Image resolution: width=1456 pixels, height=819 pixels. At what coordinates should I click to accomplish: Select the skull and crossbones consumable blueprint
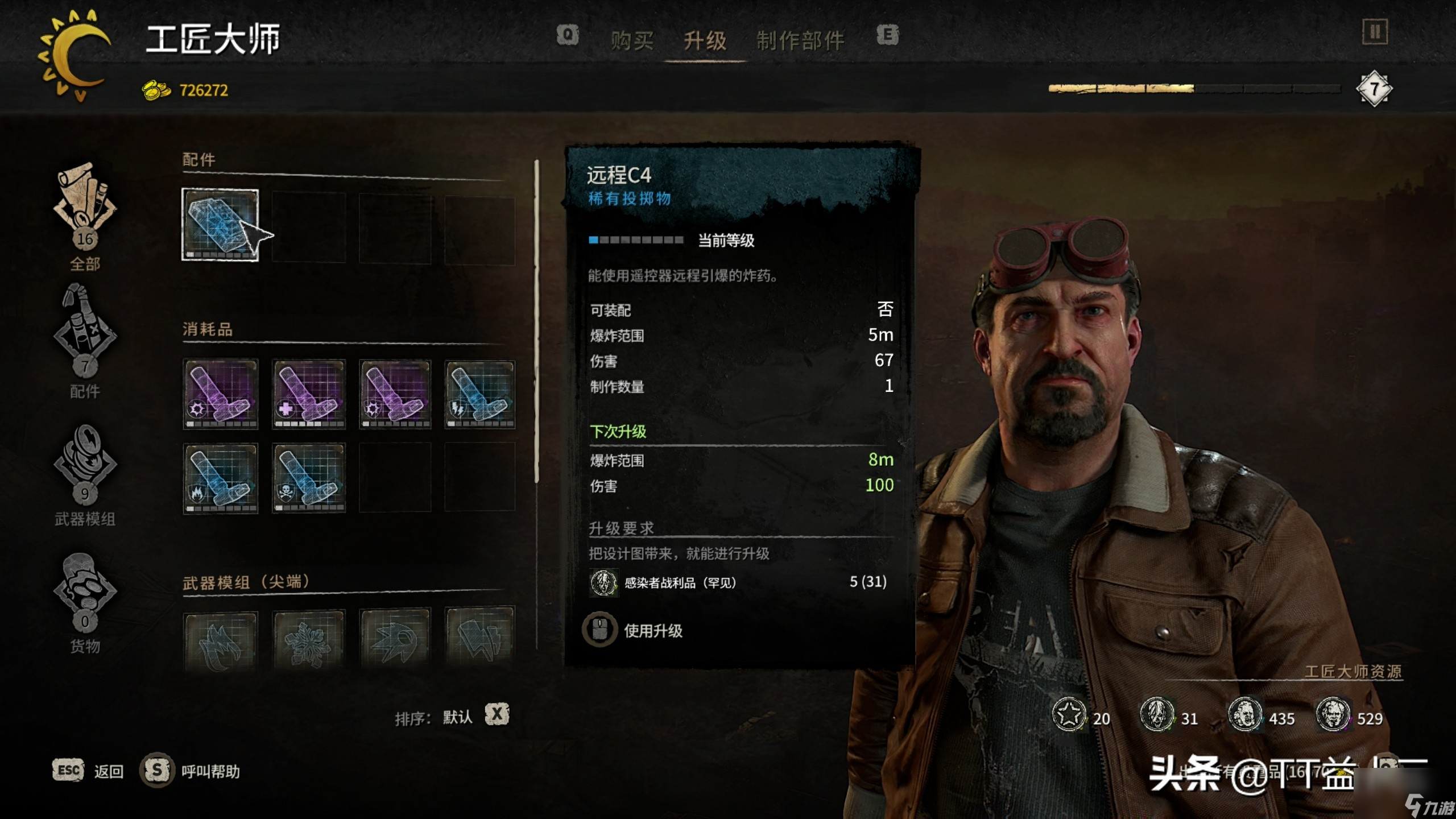point(309,478)
